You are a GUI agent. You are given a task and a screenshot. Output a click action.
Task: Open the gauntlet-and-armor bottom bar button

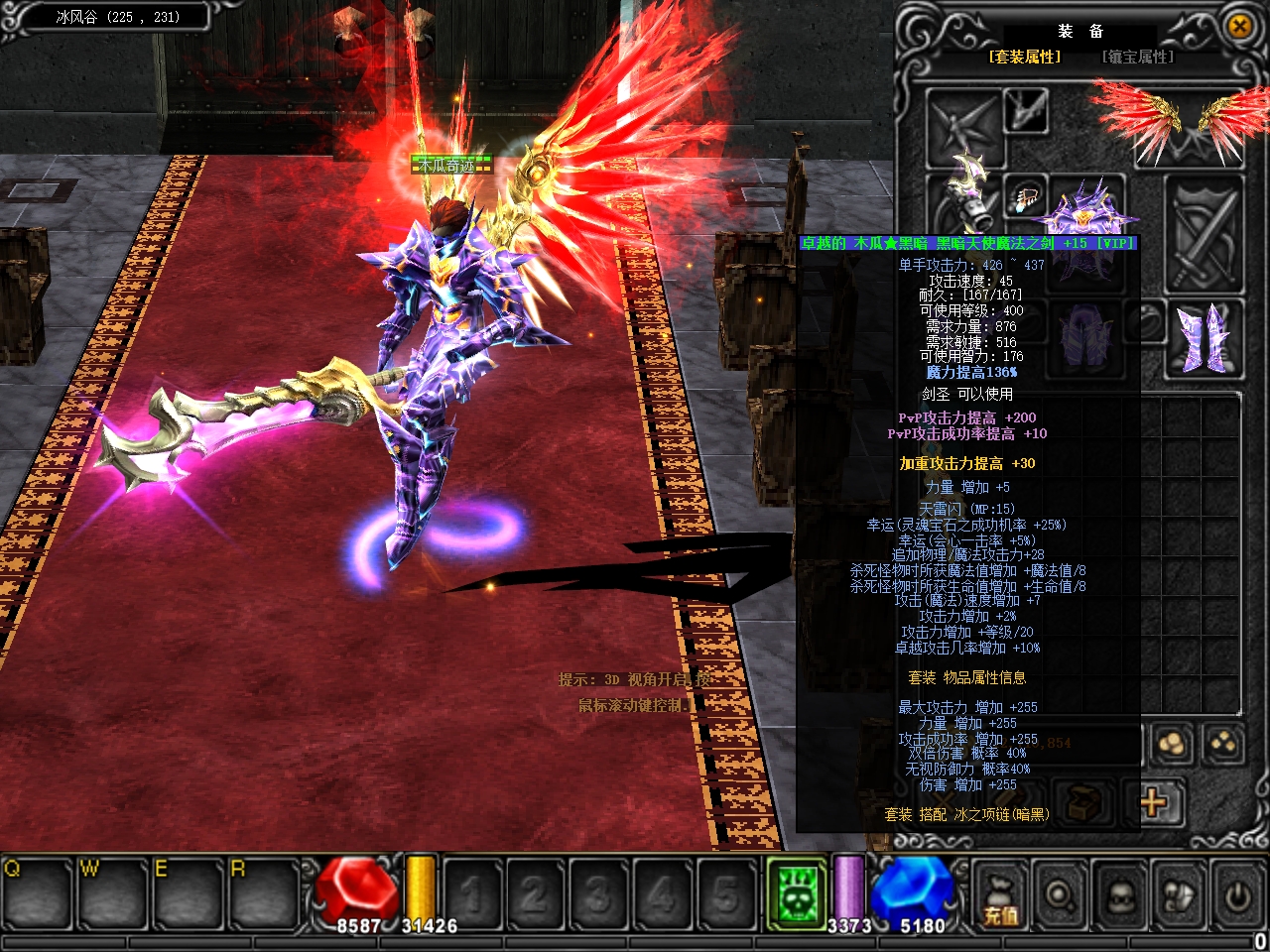click(x=1180, y=895)
